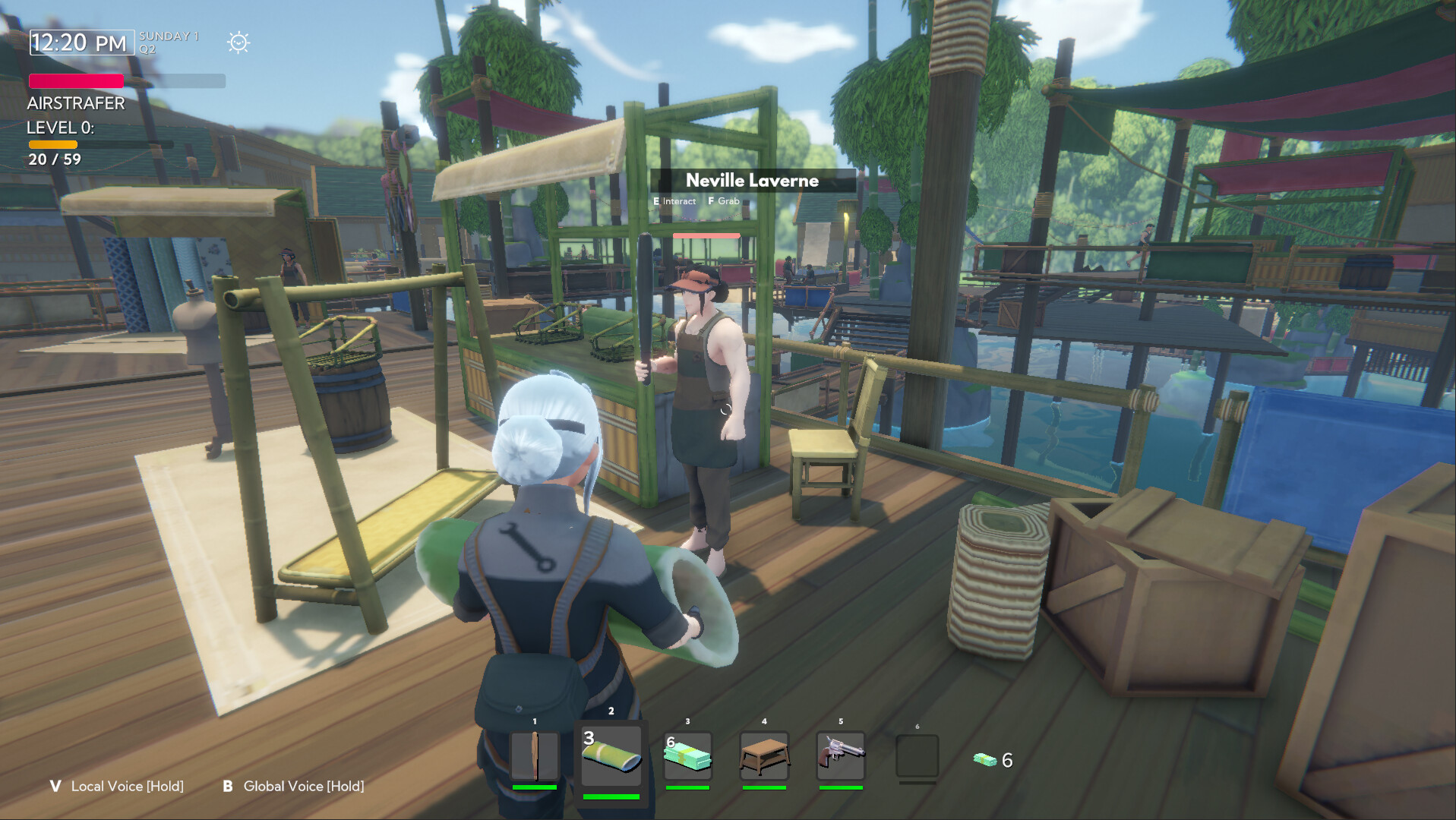The height and width of the screenshot is (820, 1456).
Task: Select the green bamboo roll slot
Action: [x=611, y=756]
